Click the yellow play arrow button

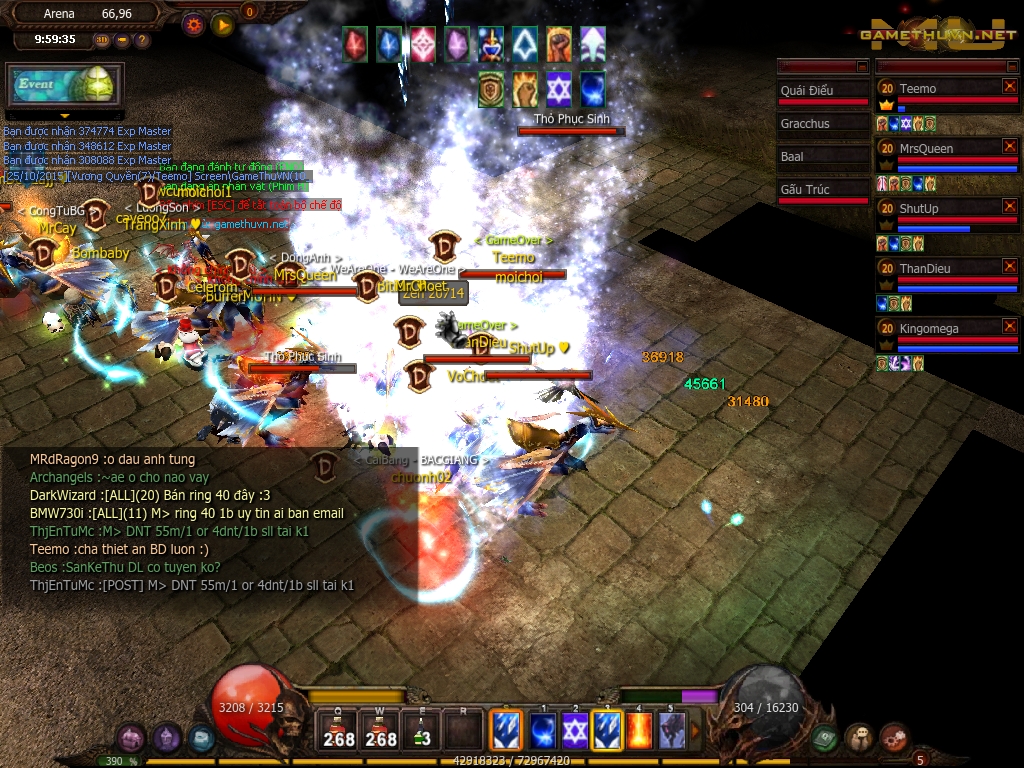222,25
